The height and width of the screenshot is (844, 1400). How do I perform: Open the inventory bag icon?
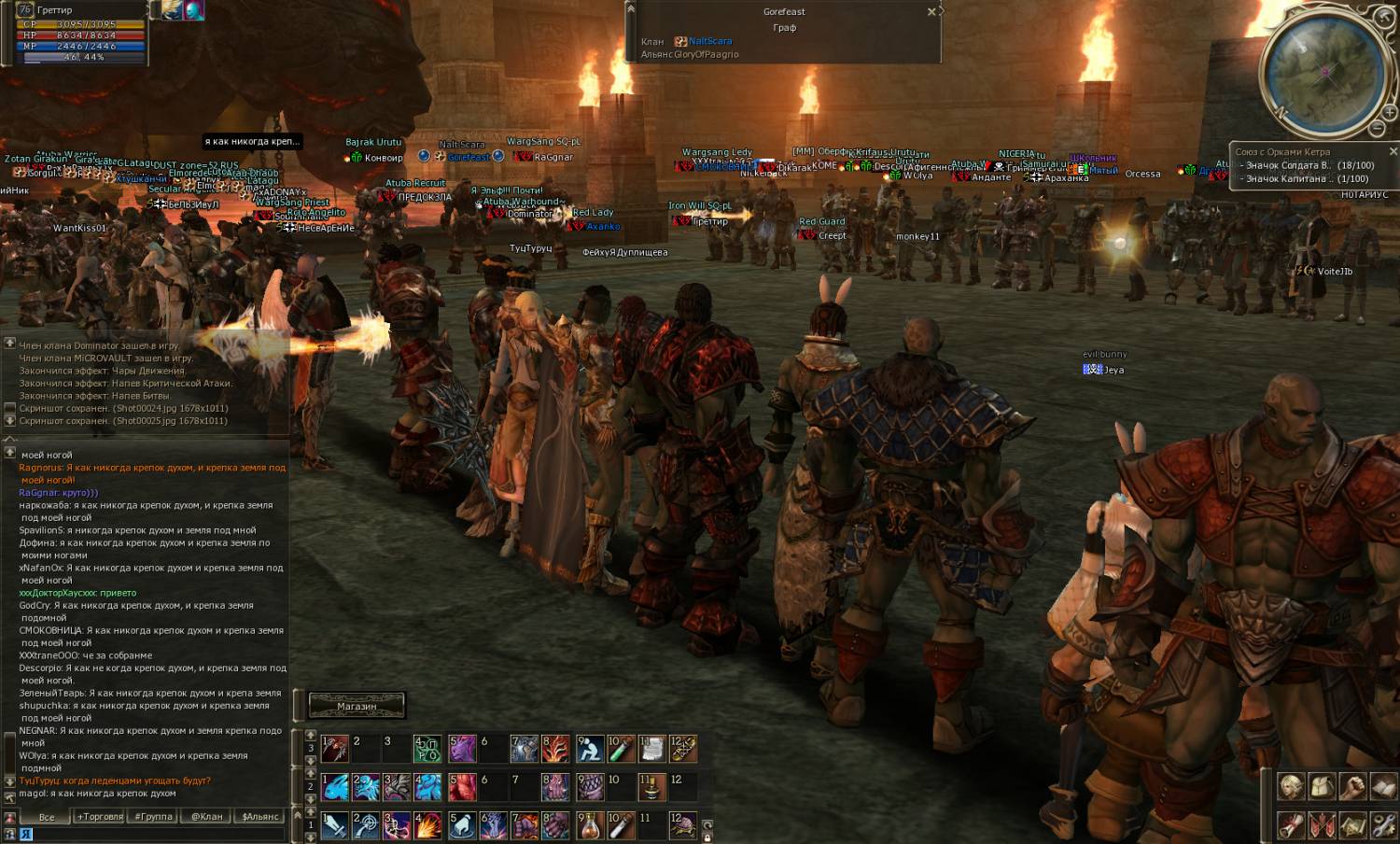(1322, 787)
